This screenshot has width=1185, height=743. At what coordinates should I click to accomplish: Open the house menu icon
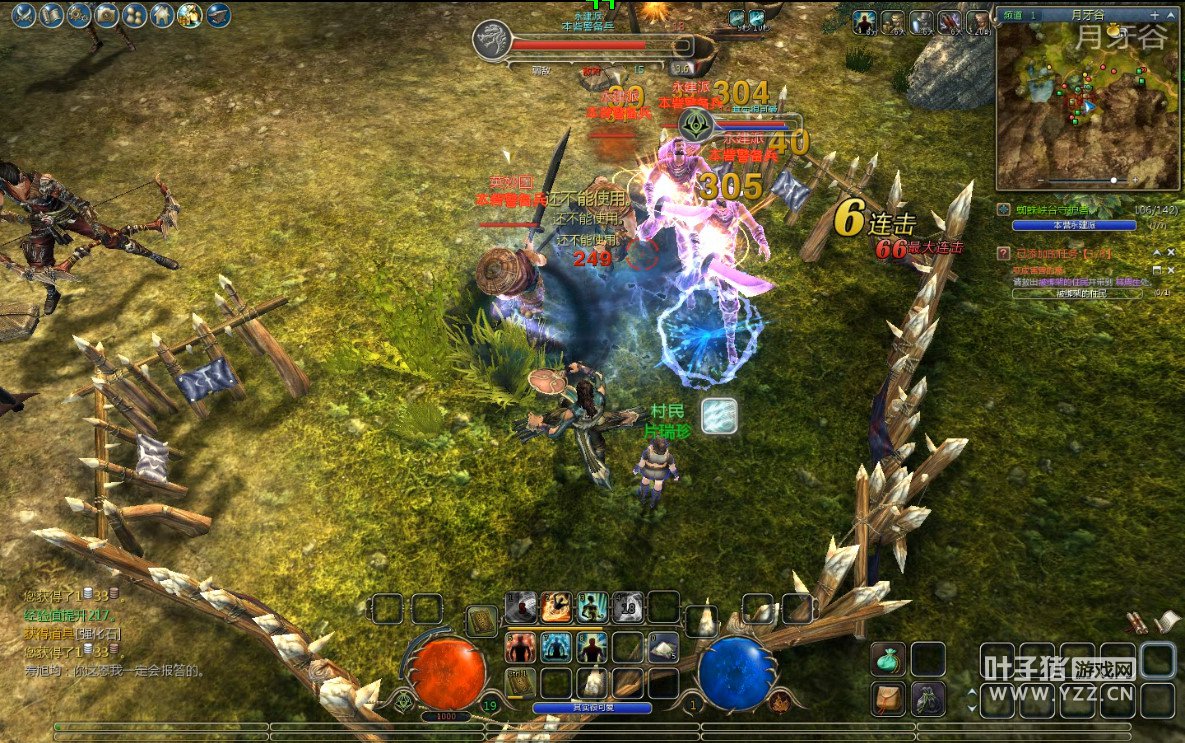pos(162,15)
